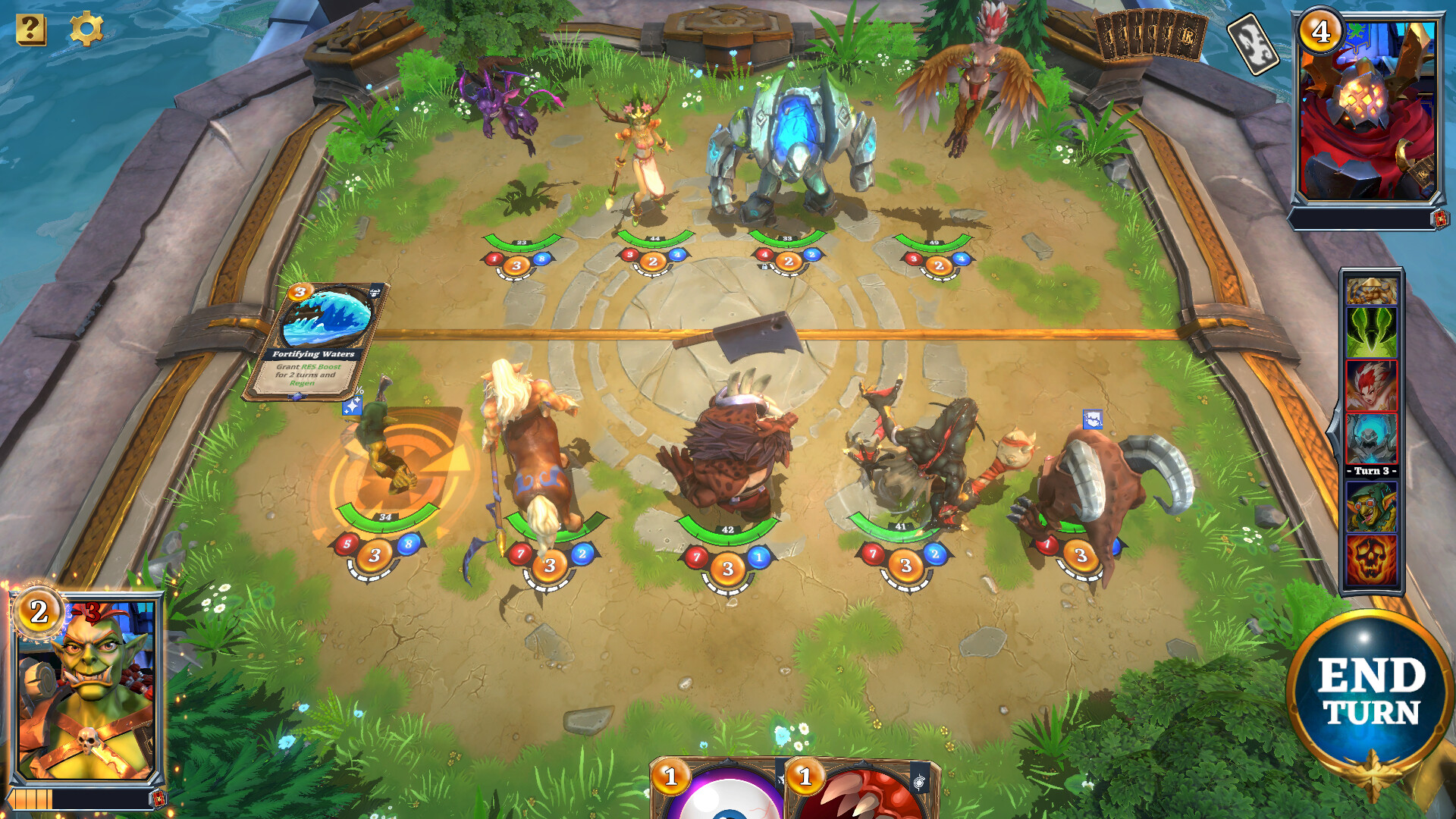Click the green blade icon in the turn tracker

[1373, 334]
